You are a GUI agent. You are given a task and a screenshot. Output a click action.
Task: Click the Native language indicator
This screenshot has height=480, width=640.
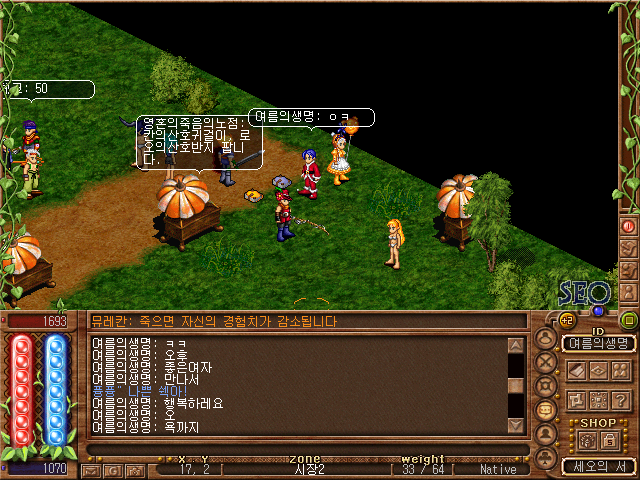[498, 469]
